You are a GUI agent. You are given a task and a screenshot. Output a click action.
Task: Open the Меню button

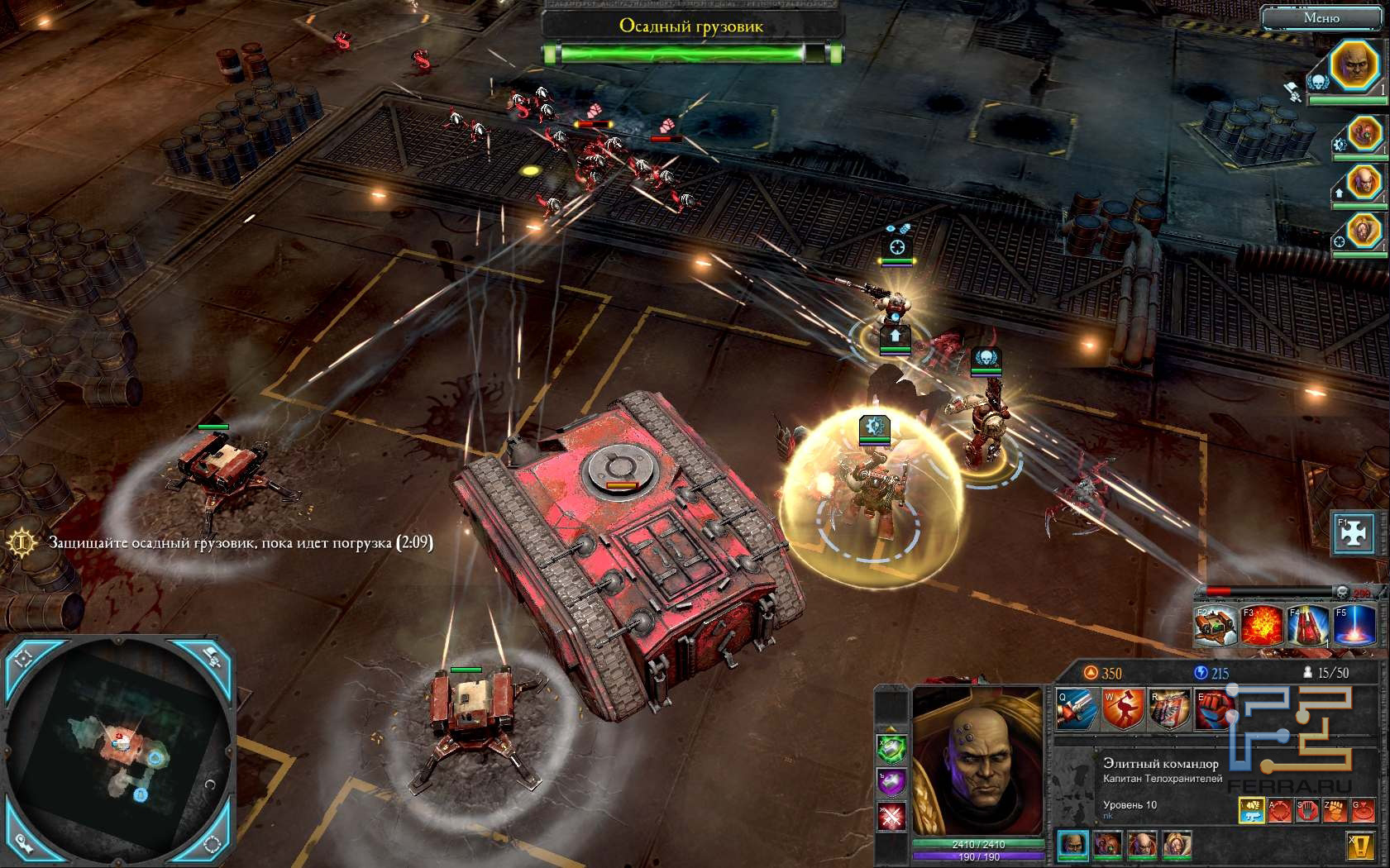[x=1321, y=17]
